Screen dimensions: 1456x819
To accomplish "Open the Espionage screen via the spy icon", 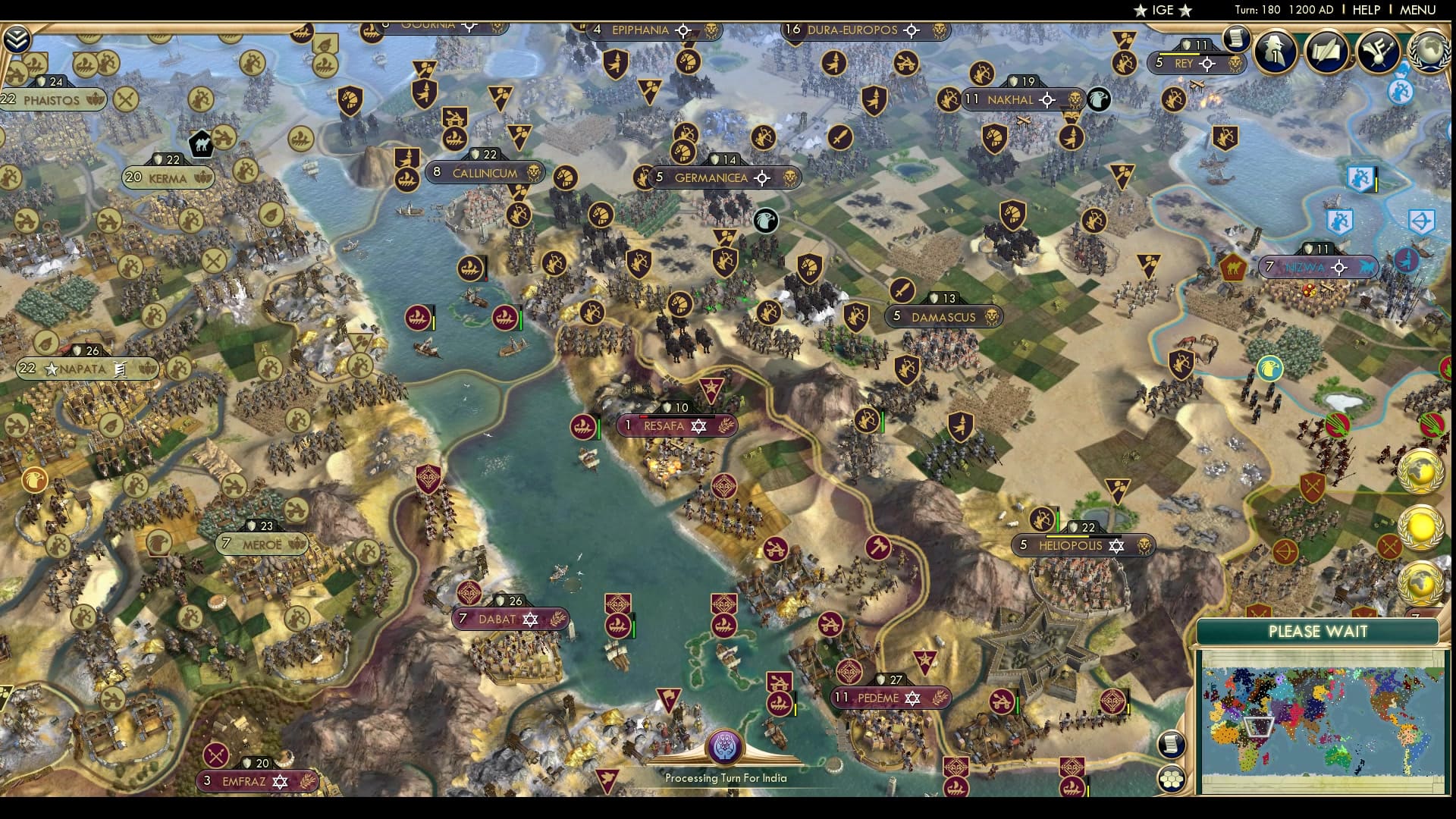I will click(1276, 52).
